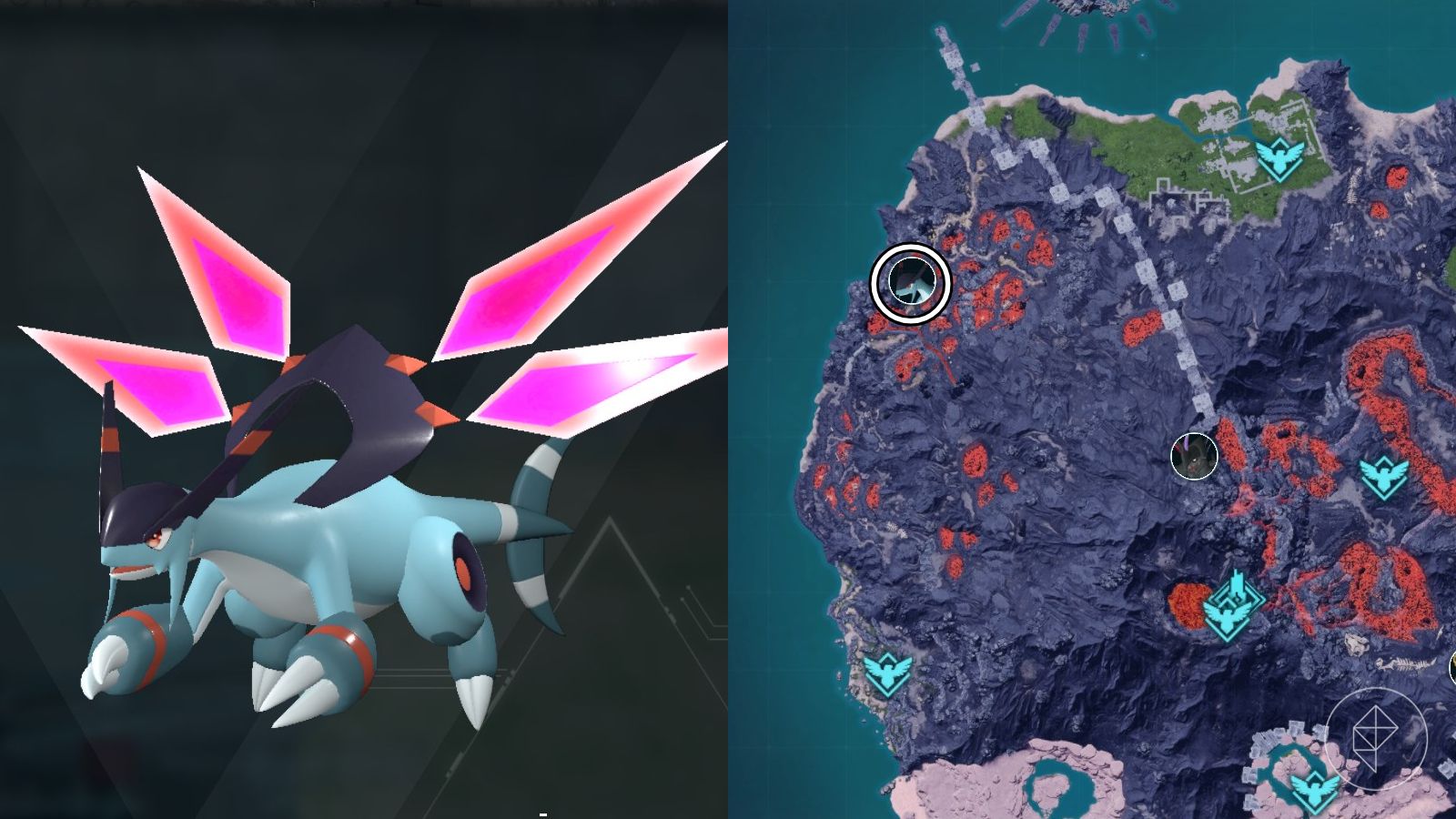Open the compass emblem in the bottom right corner
This screenshot has width=1456, height=819.
[x=1374, y=739]
